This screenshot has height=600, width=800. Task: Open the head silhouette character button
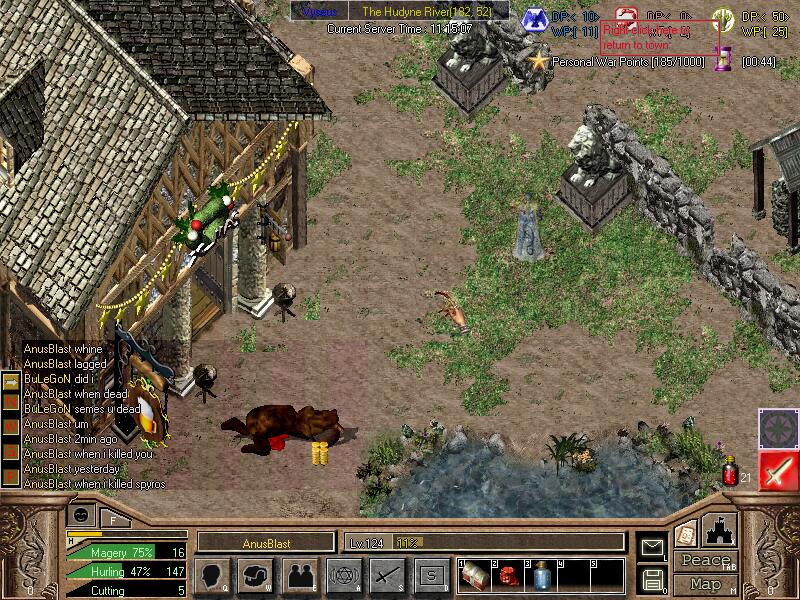(211, 575)
